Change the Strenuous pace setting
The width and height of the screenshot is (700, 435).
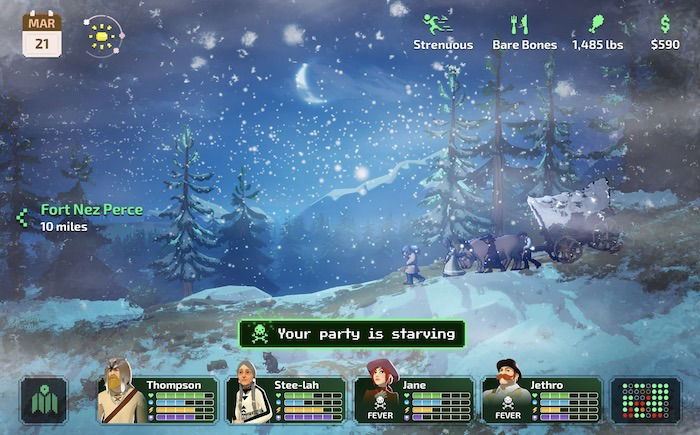tap(443, 31)
